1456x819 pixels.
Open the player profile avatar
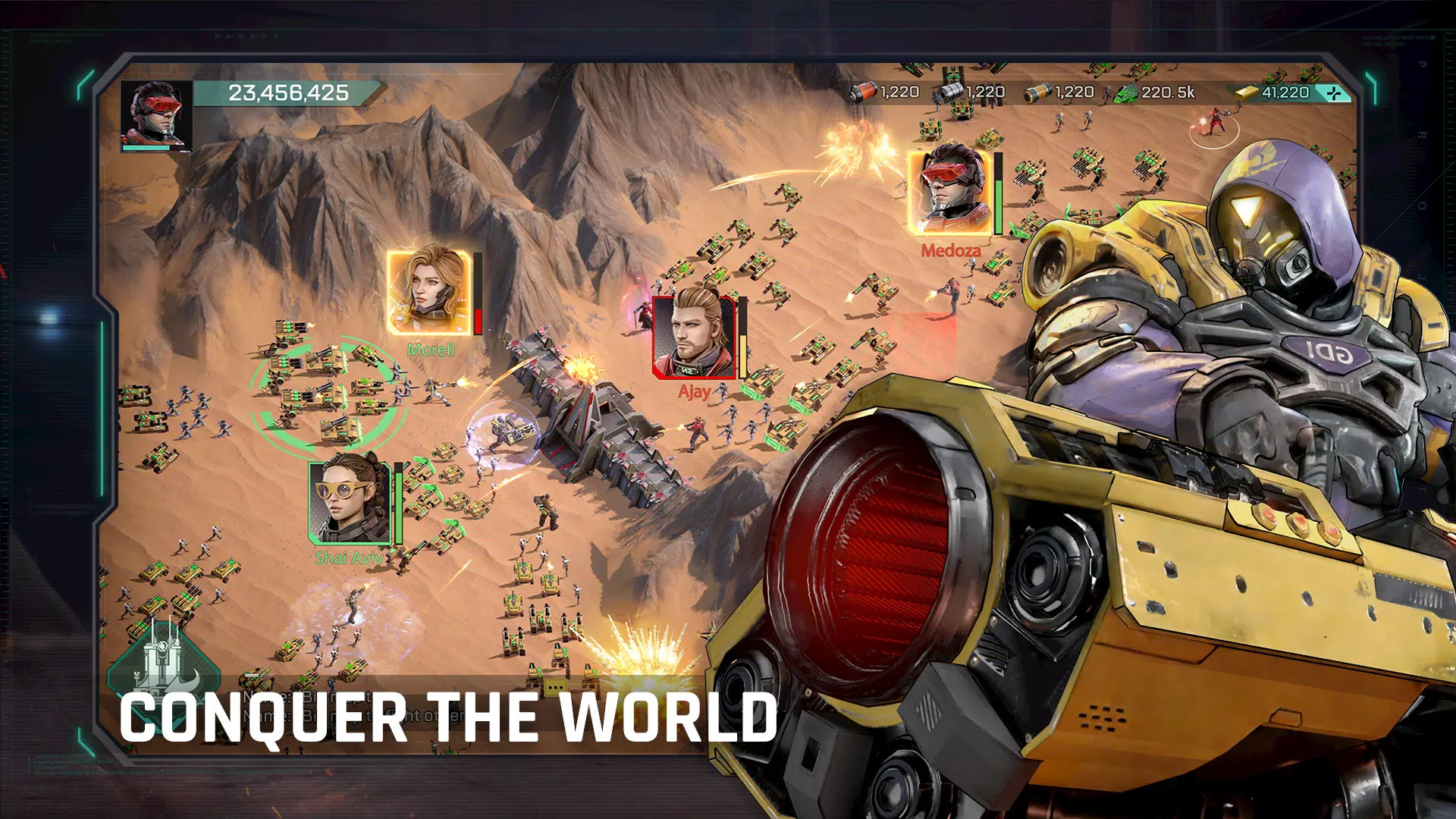(155, 115)
